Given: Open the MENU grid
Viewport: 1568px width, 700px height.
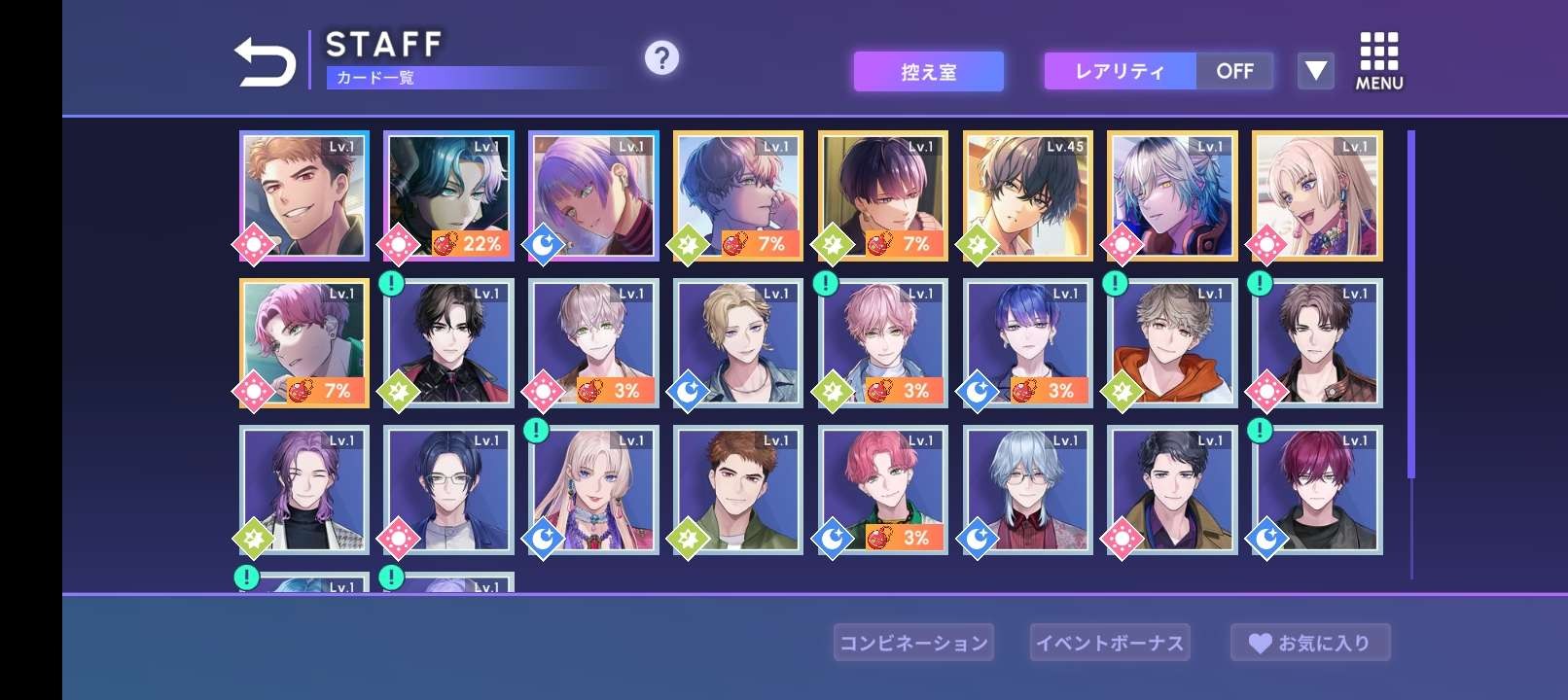Looking at the screenshot, I should tap(1378, 61).
